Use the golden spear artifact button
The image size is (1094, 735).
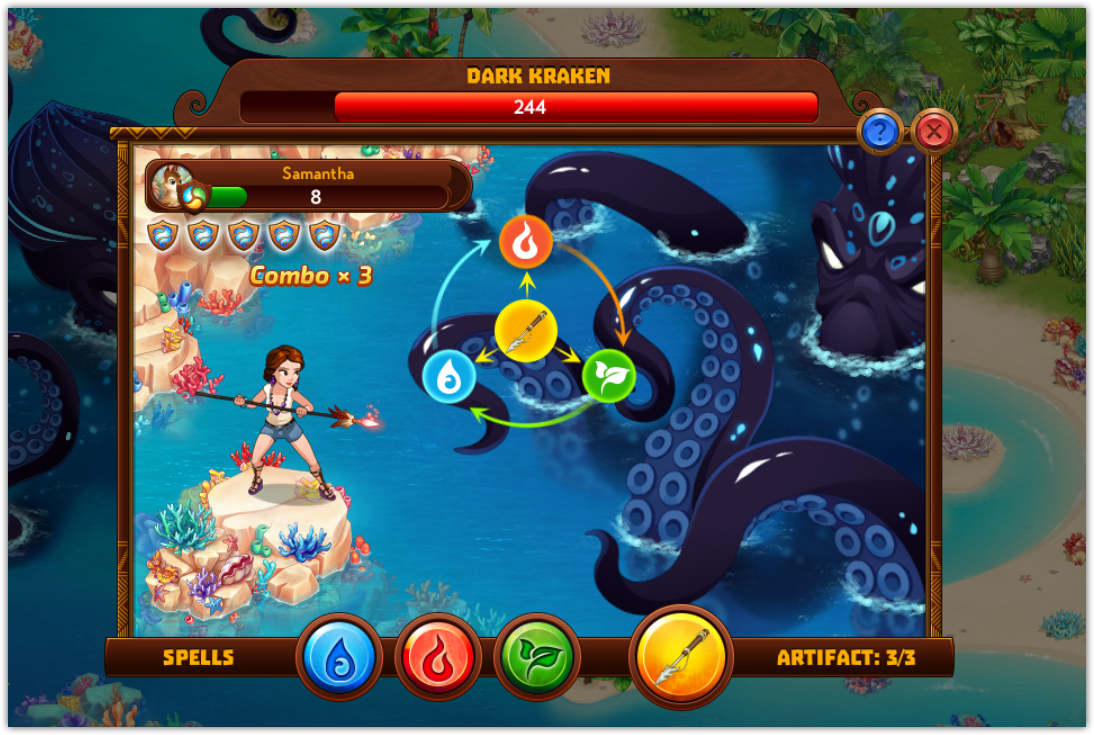pos(681,656)
